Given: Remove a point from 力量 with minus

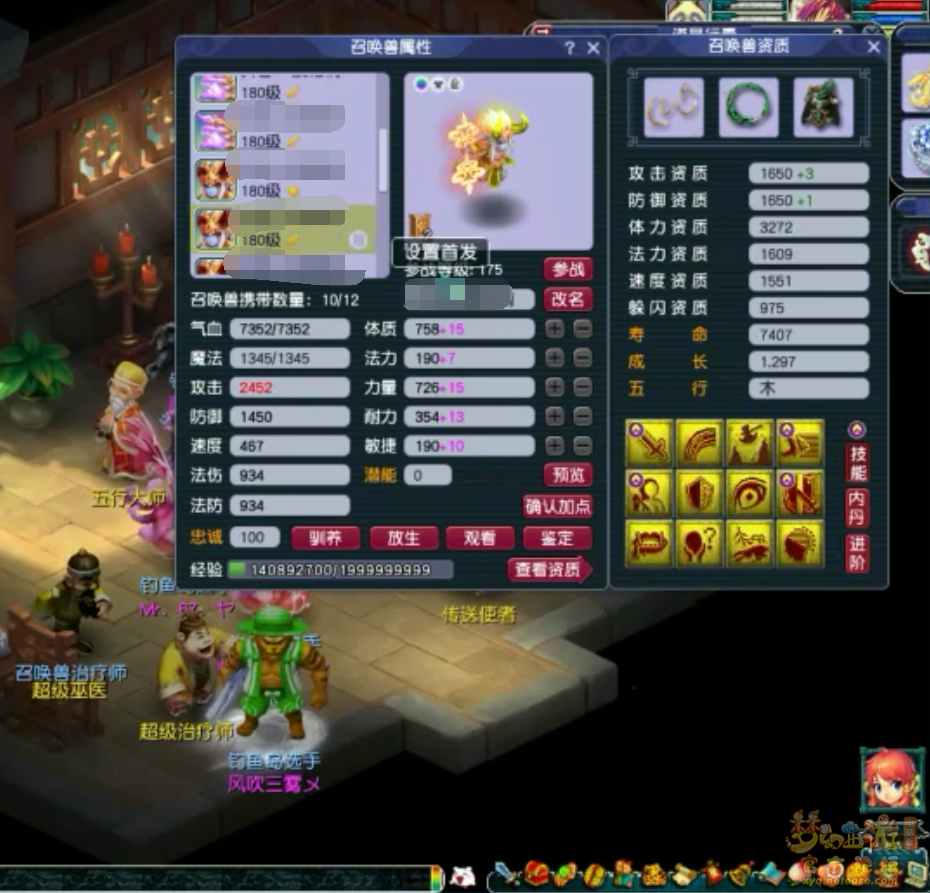Looking at the screenshot, I should coord(582,387).
